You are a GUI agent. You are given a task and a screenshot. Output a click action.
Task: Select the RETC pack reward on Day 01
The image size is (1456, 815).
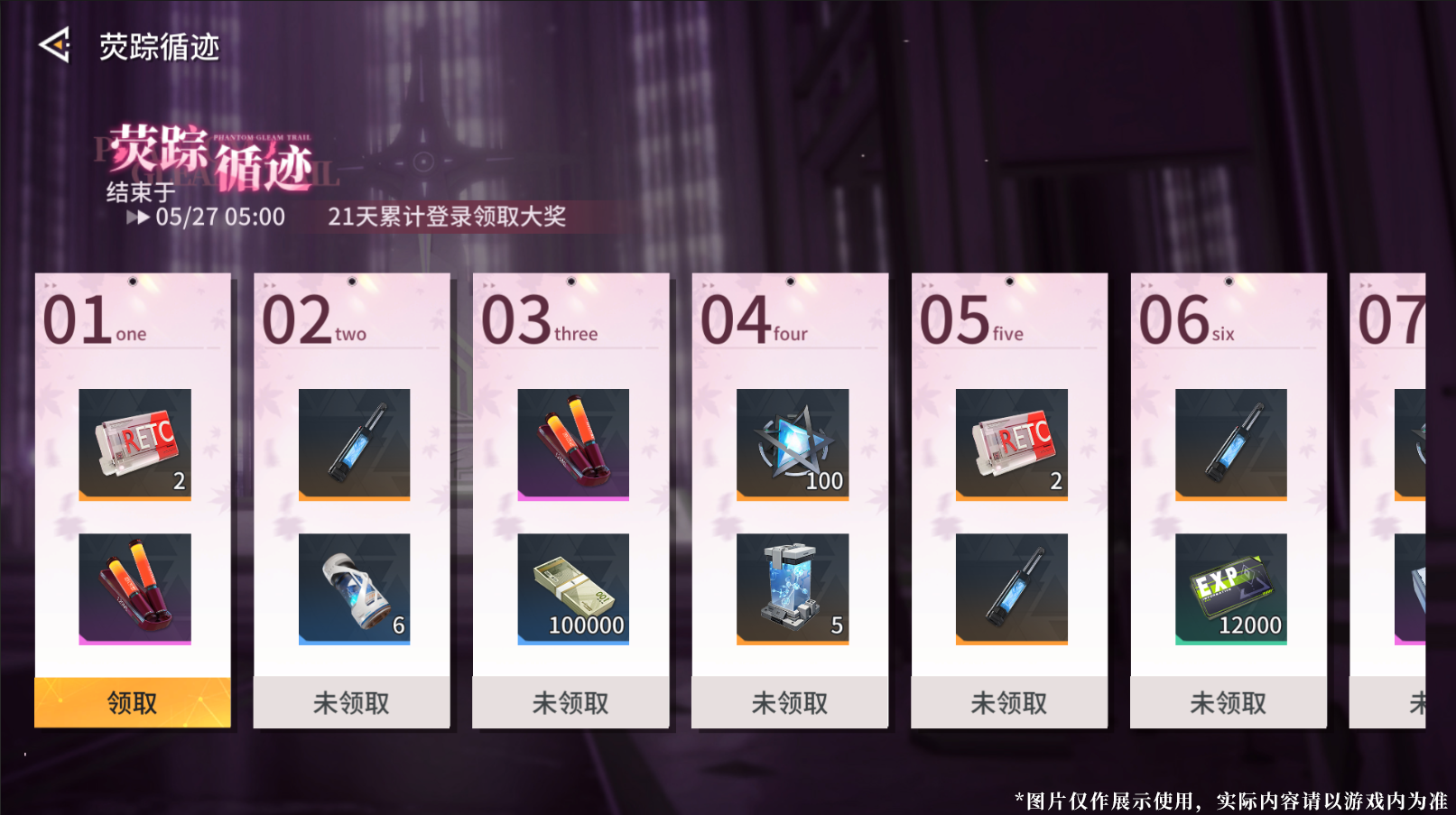coord(133,443)
